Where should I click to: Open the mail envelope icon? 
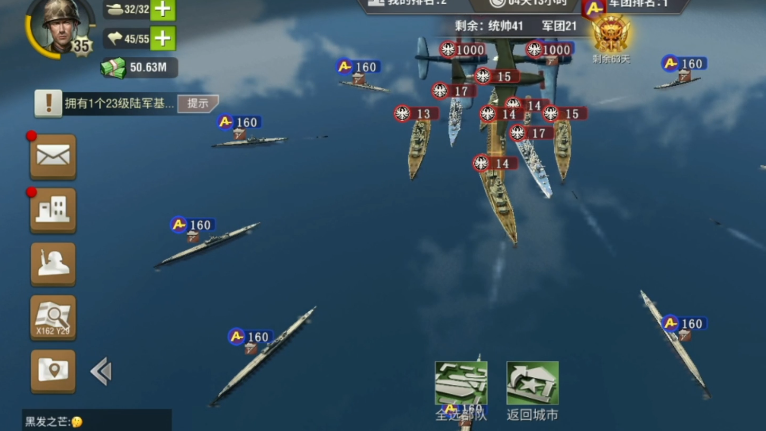pyautogui.click(x=53, y=156)
